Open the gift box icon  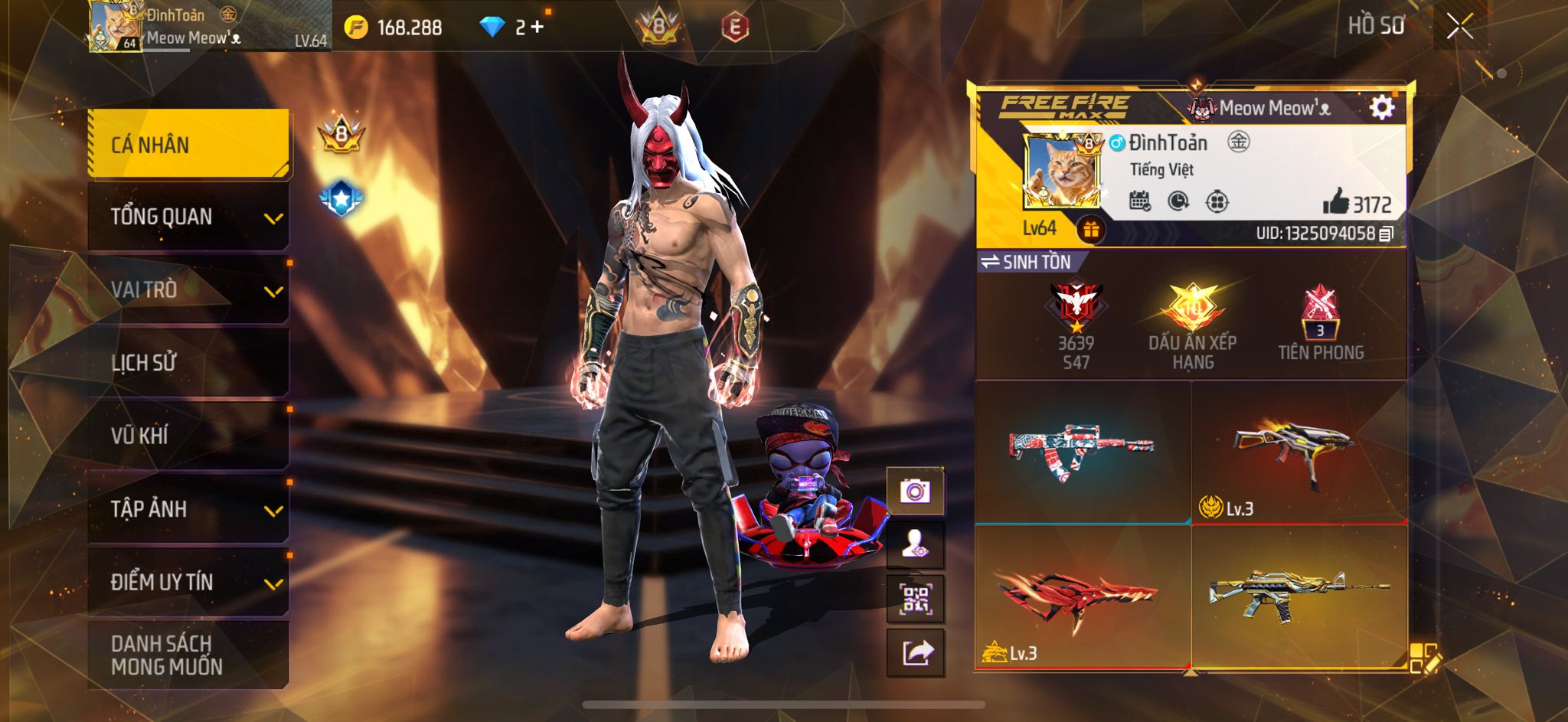click(1091, 229)
